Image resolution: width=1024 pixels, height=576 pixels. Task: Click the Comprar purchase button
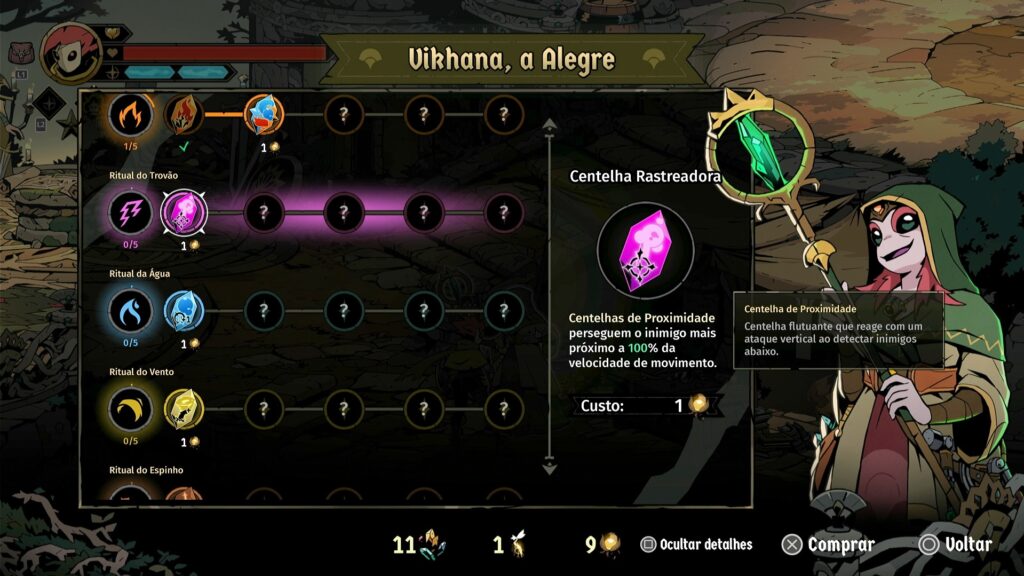(828, 545)
